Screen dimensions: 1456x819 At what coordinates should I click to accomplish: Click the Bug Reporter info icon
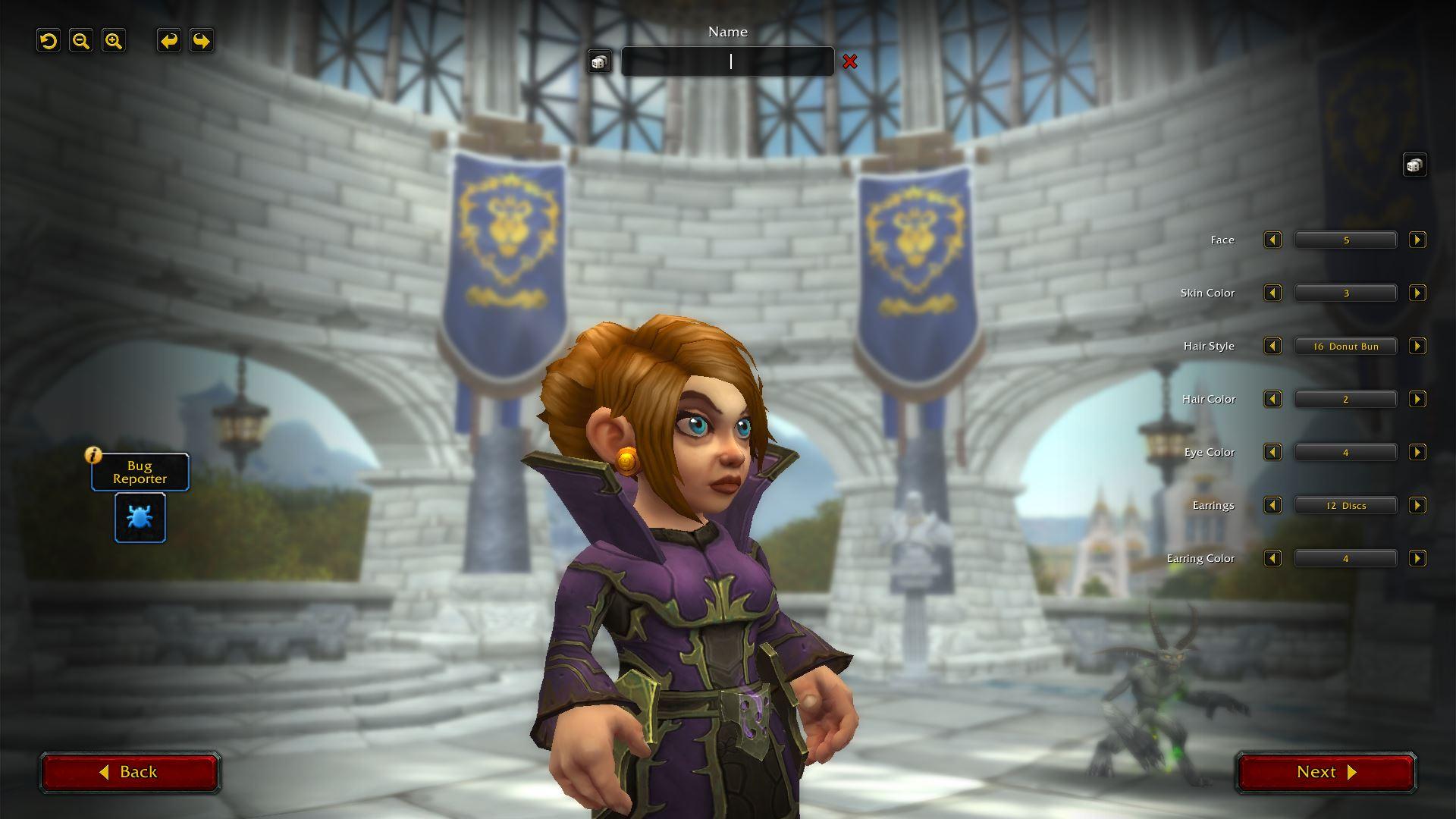[92, 456]
